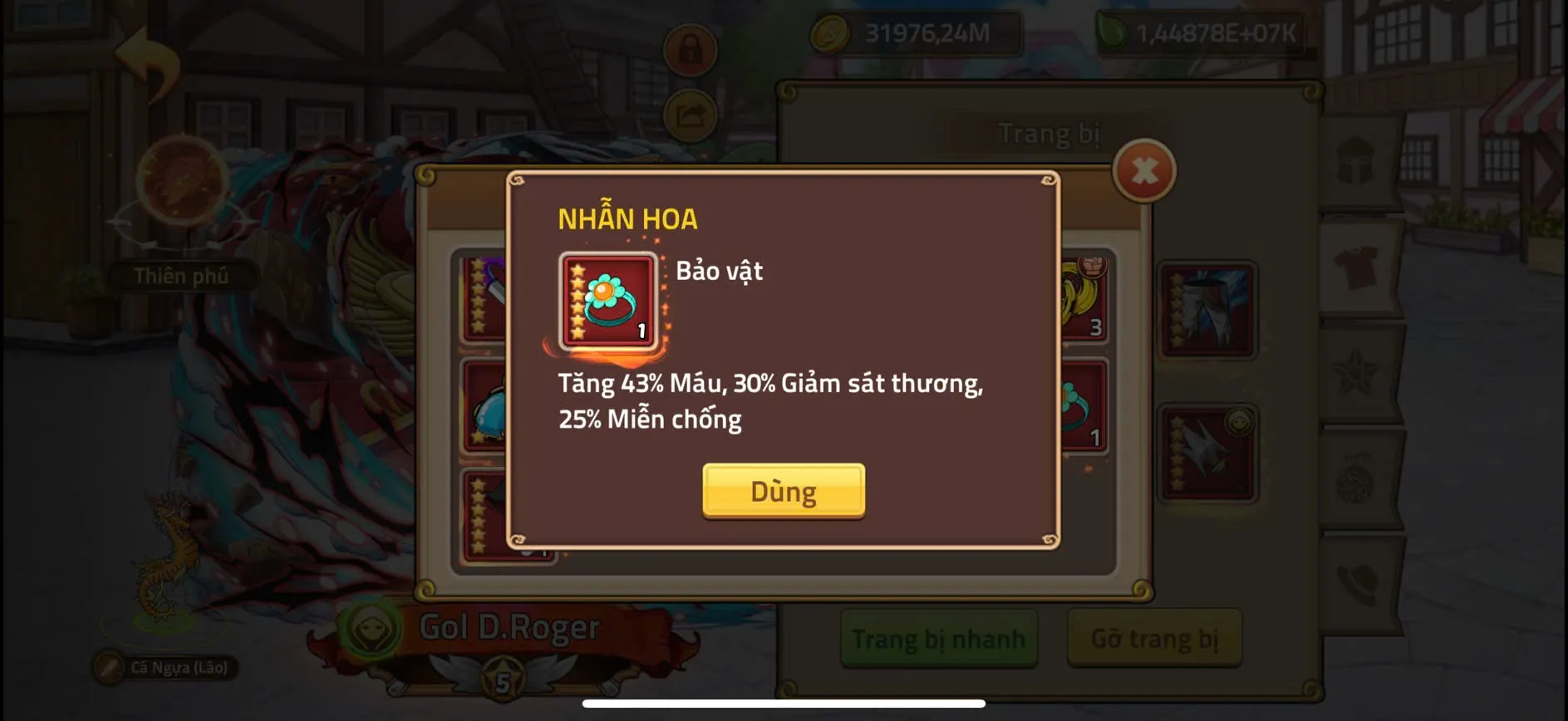Tap the Dùng button to use the ring

pos(782,491)
